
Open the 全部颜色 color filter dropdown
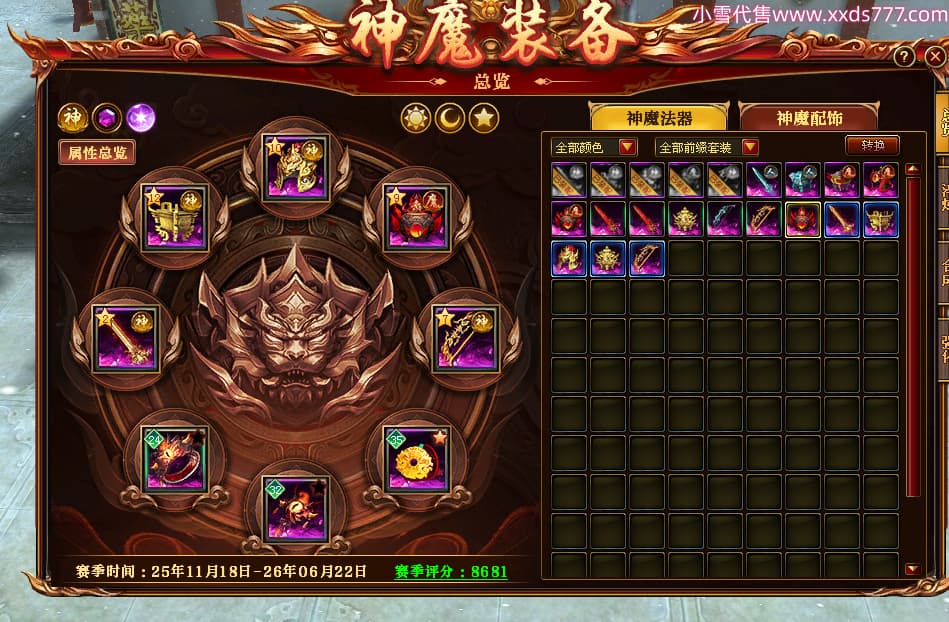point(594,148)
